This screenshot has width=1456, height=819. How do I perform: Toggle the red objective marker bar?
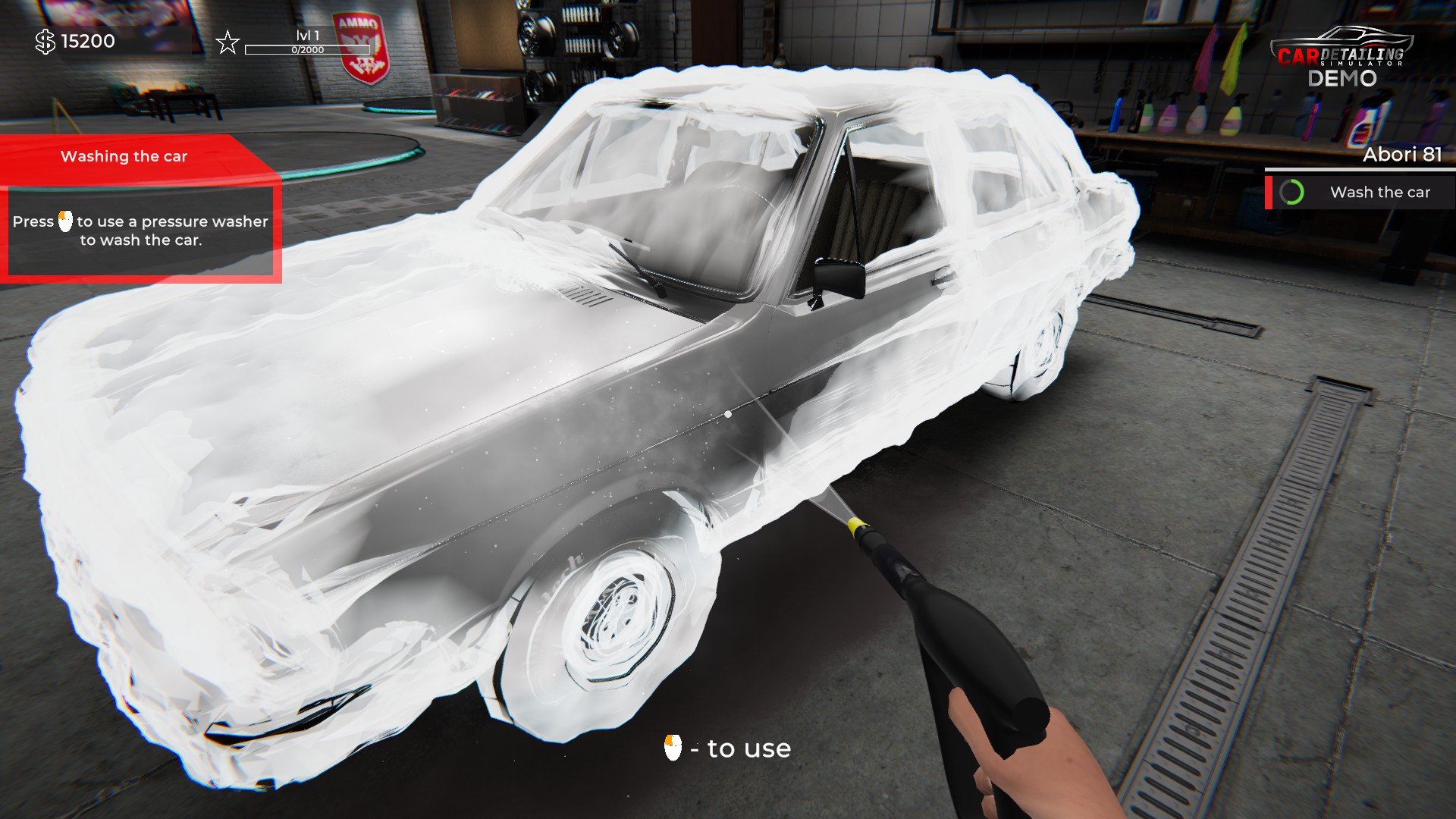pos(1269,192)
